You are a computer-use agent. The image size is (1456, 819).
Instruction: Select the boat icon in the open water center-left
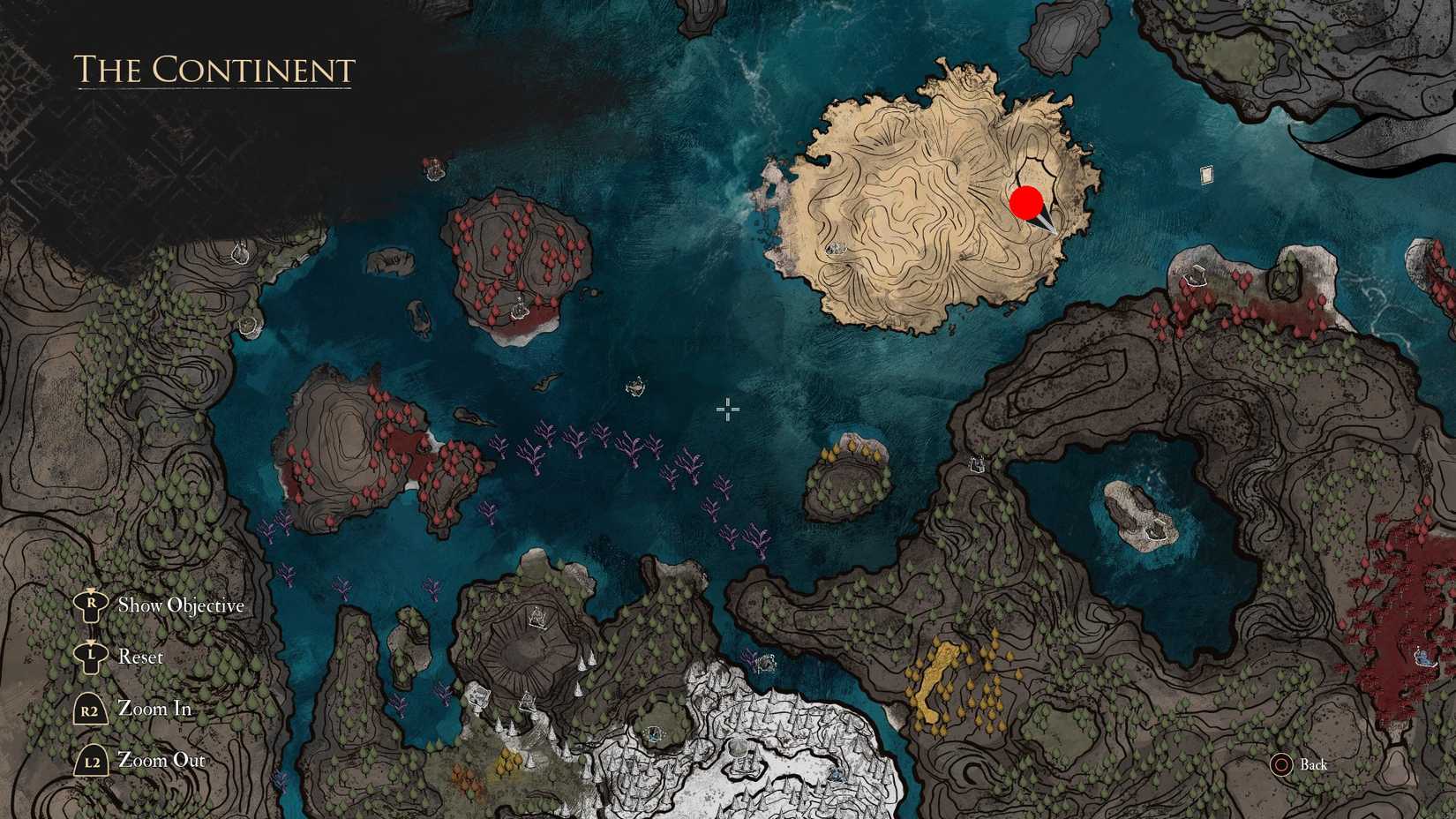(637, 387)
